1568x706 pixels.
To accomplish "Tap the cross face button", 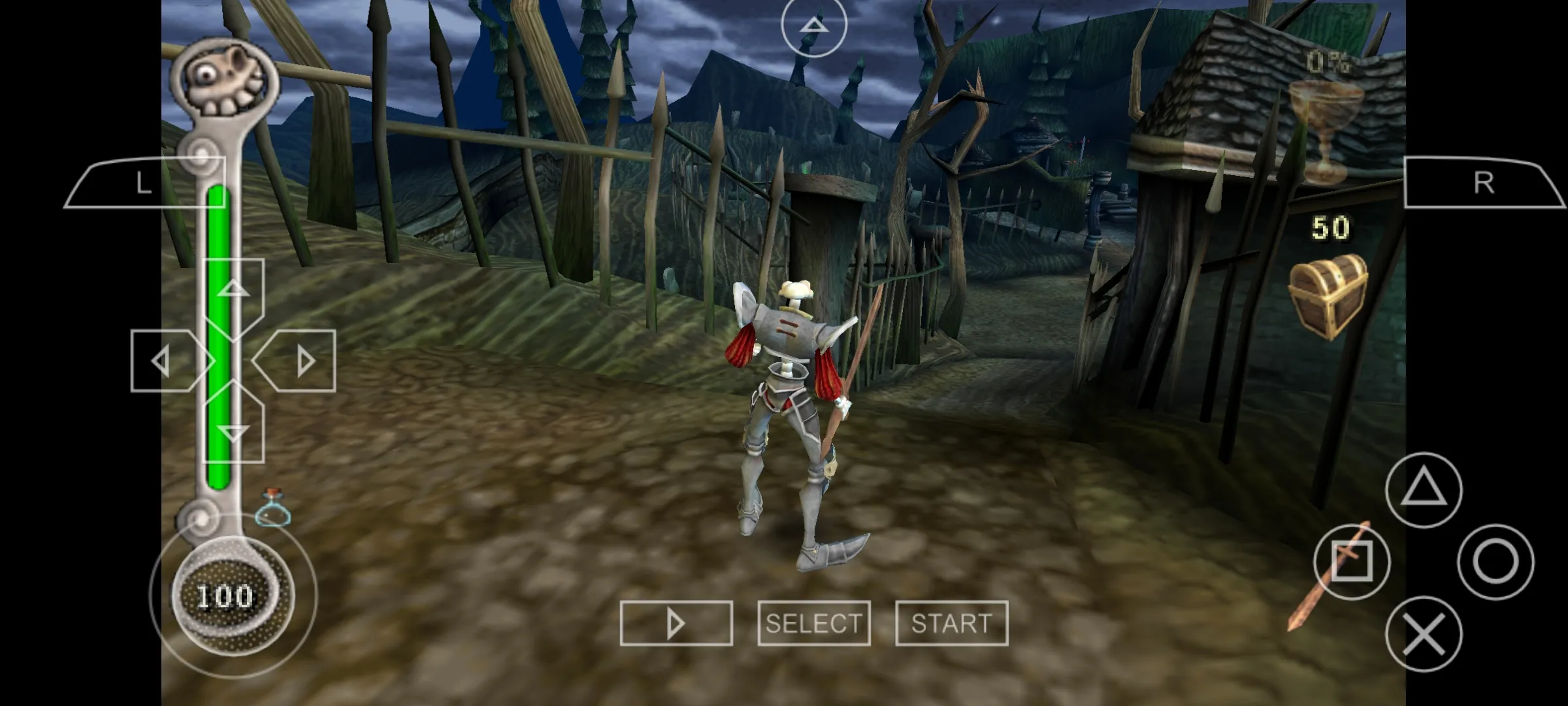I will 1424,633.
